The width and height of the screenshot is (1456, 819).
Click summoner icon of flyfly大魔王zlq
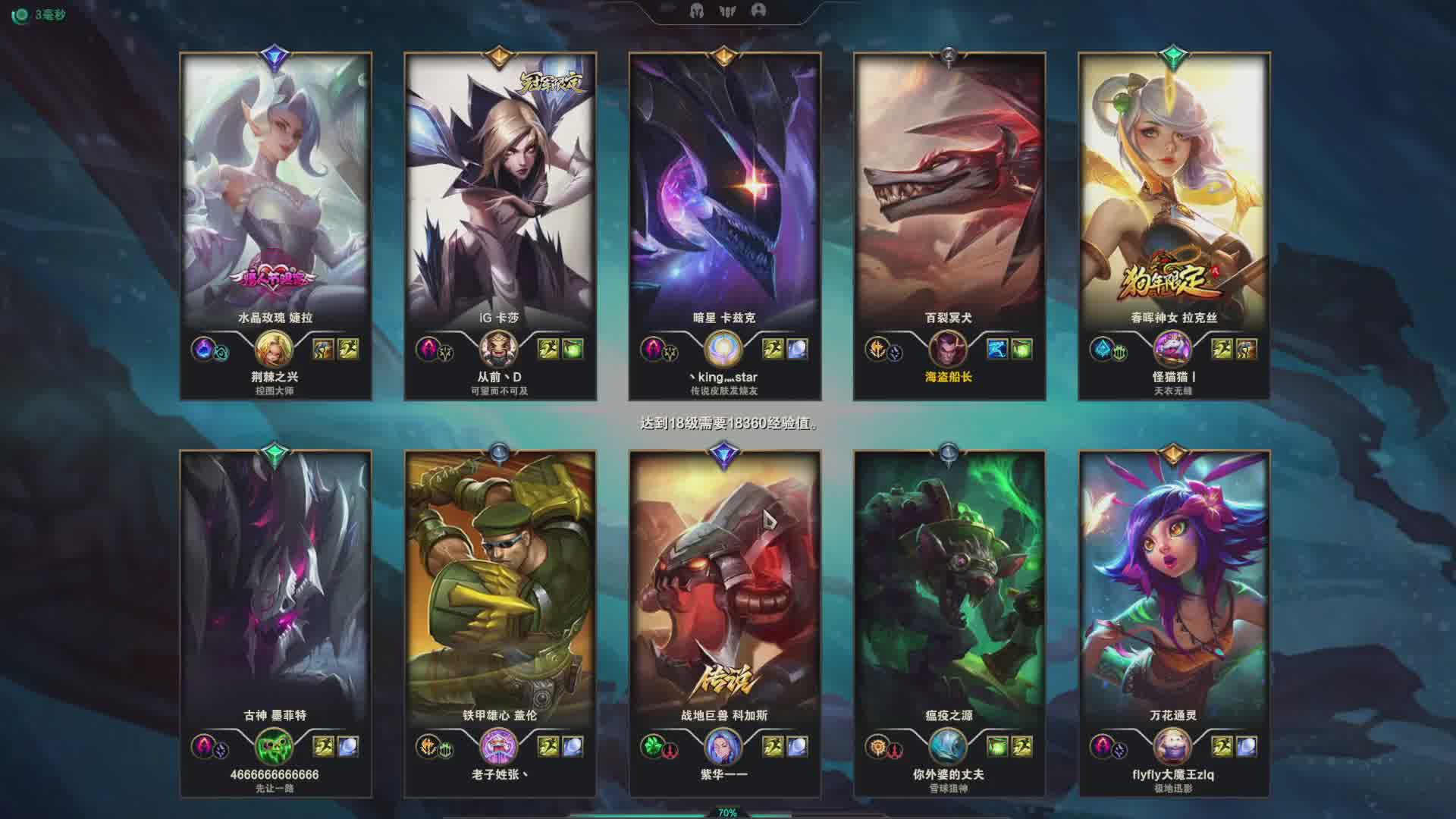1172,747
